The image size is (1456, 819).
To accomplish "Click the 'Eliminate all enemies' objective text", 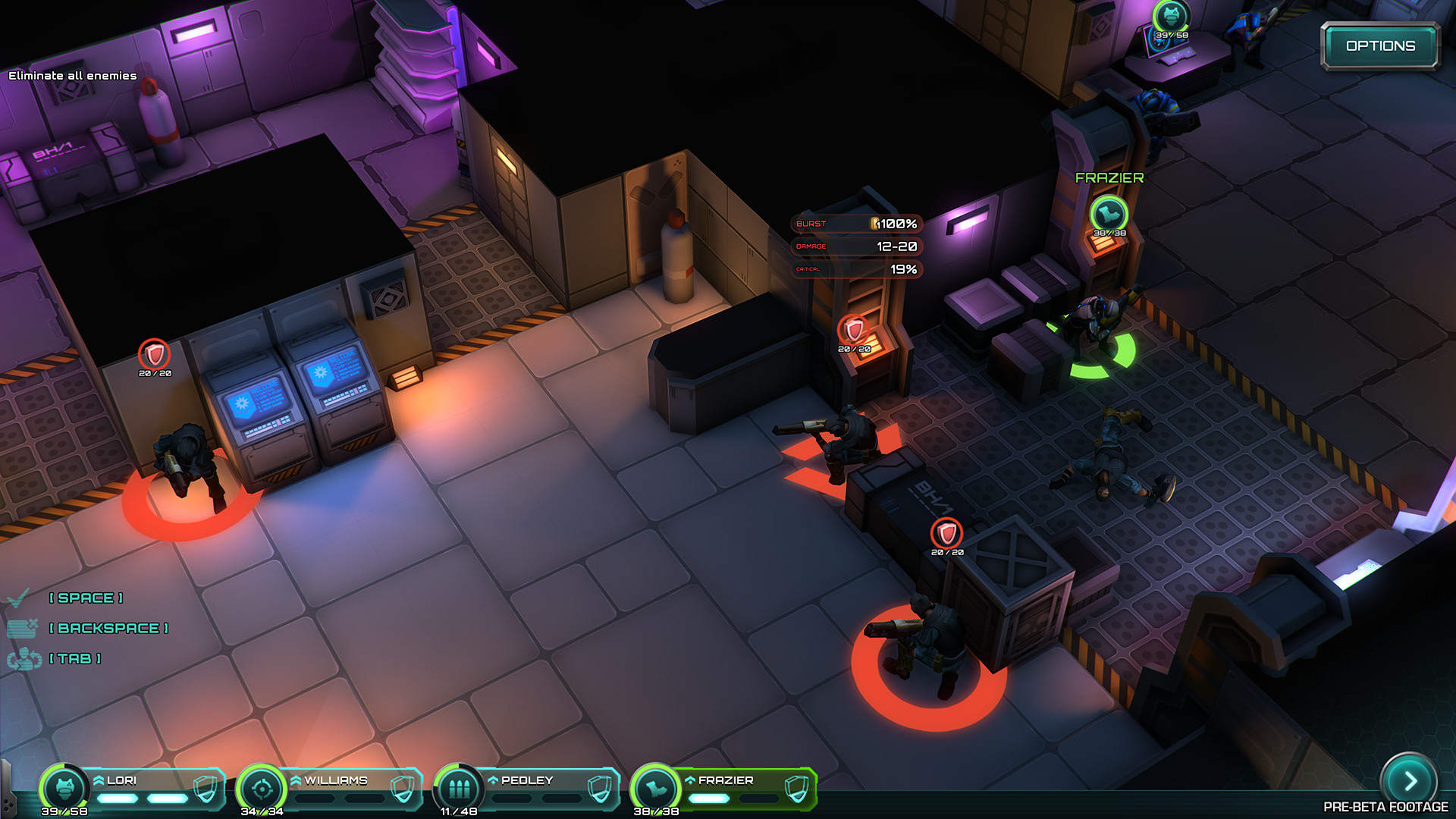I will (72, 76).
